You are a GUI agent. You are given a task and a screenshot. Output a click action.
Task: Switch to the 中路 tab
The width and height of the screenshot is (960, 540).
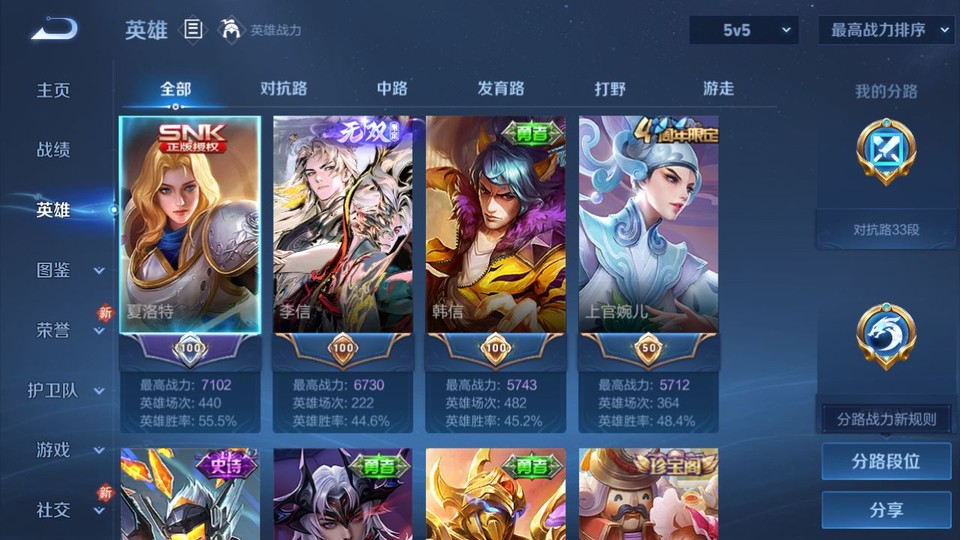tap(392, 88)
